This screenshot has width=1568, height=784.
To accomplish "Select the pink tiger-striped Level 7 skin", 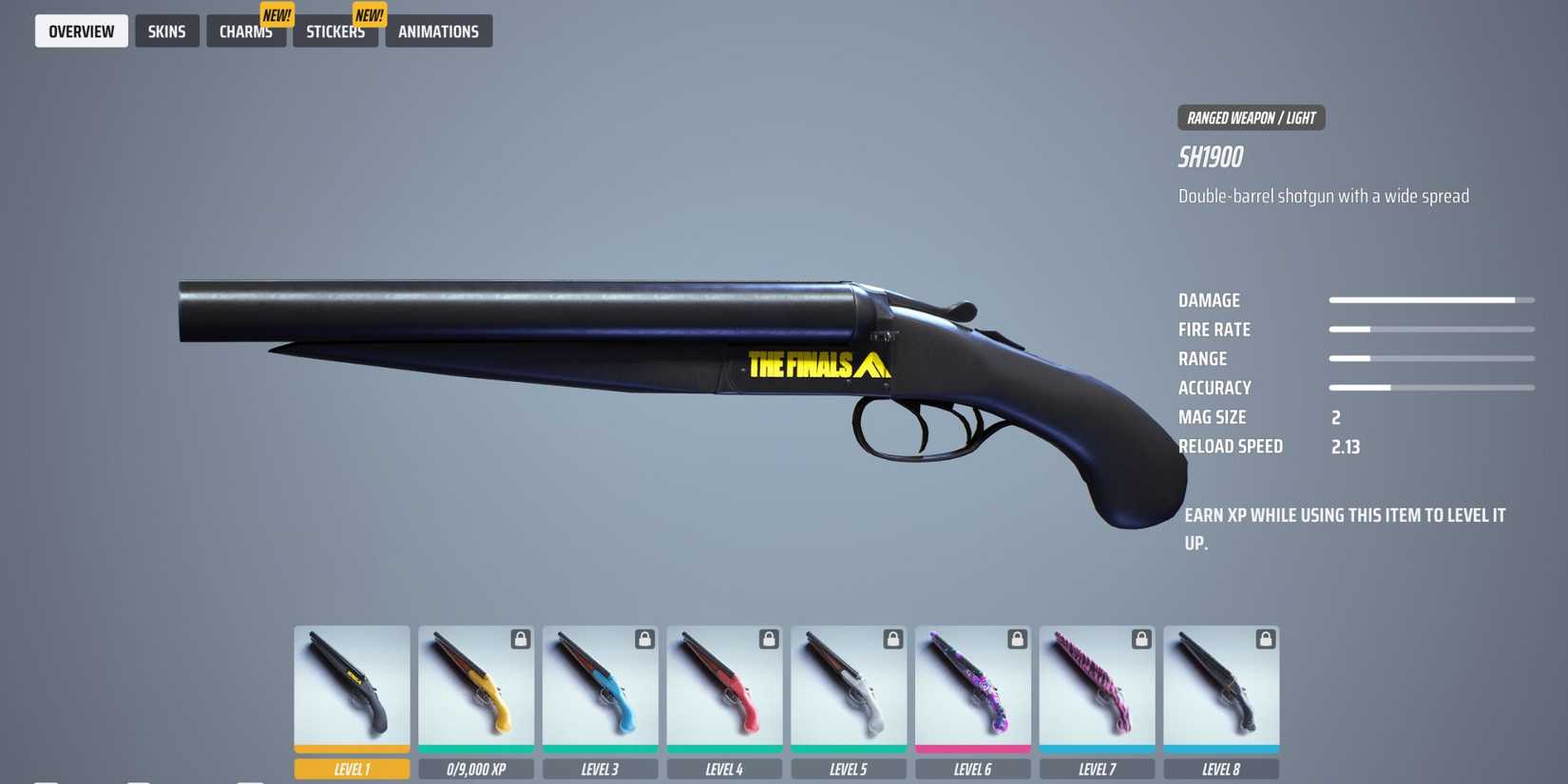I will (1097, 689).
